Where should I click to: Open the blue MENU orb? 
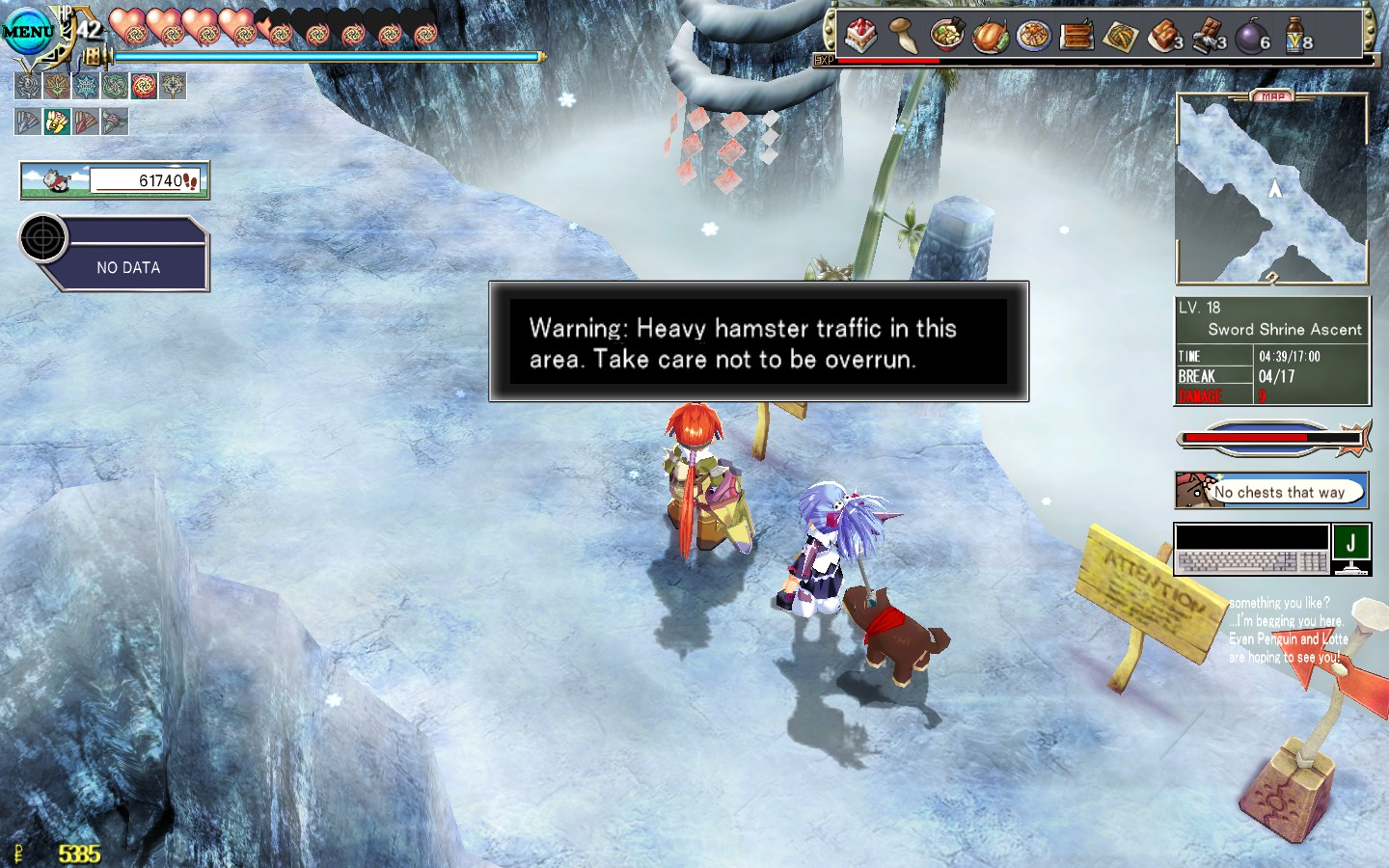coord(29,32)
